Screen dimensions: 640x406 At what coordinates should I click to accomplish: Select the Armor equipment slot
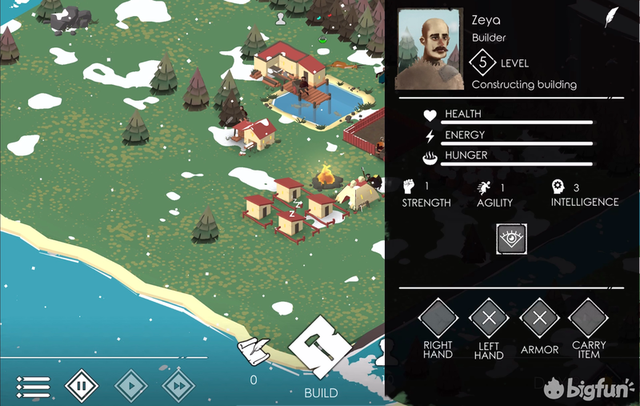[x=539, y=319]
